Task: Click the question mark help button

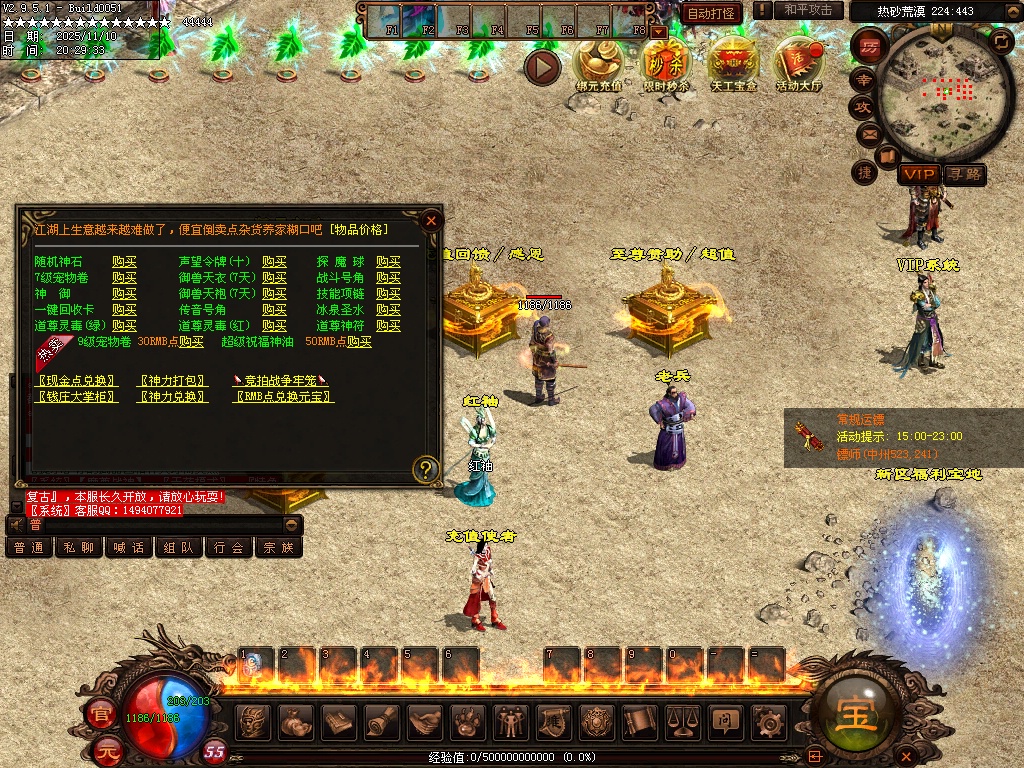Action: [x=426, y=468]
